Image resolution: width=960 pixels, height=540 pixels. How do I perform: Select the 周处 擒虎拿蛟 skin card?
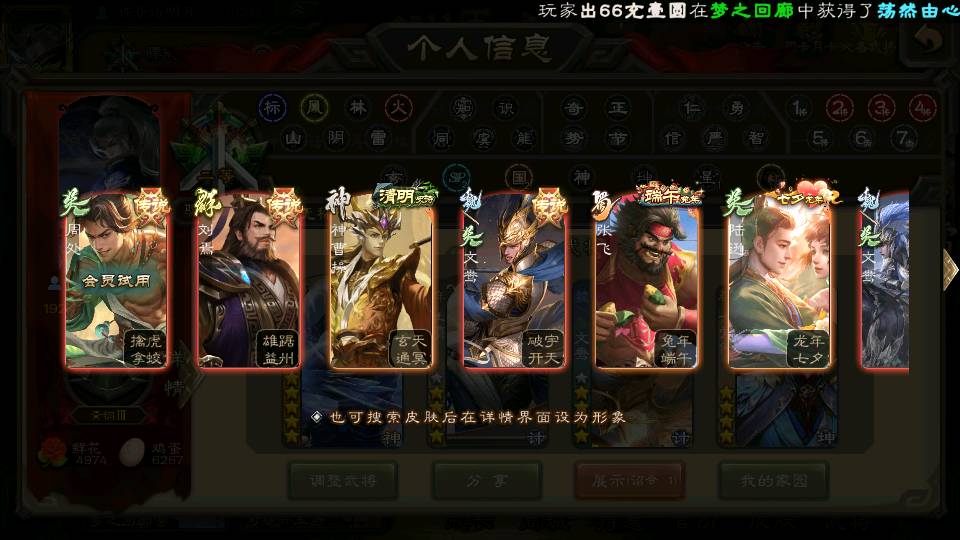coord(115,280)
